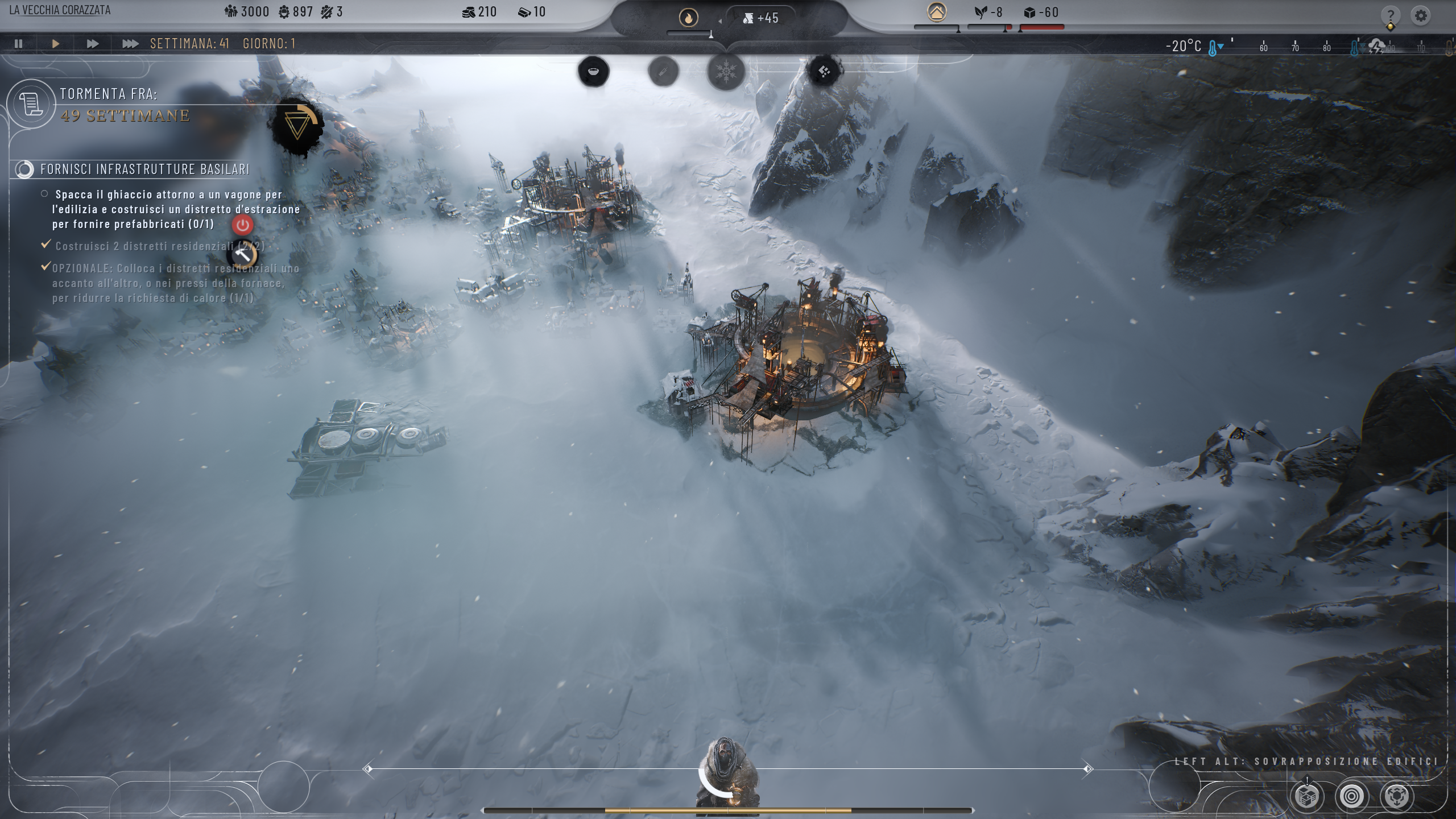1456x819 pixels.
Task: Click the snowflake cold icon
Action: [x=726, y=72]
